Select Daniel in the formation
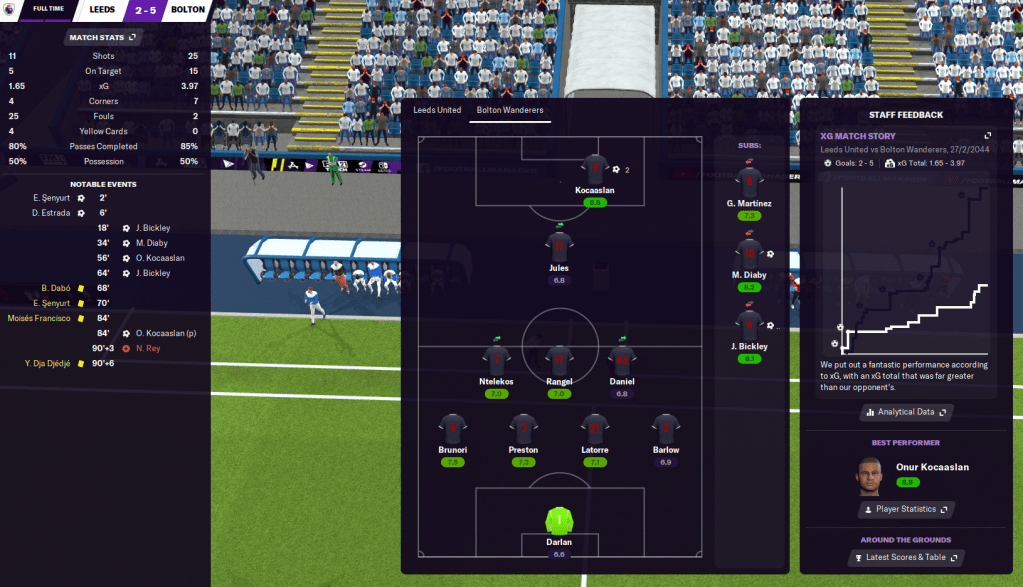The height and width of the screenshot is (587, 1023). pos(622,361)
